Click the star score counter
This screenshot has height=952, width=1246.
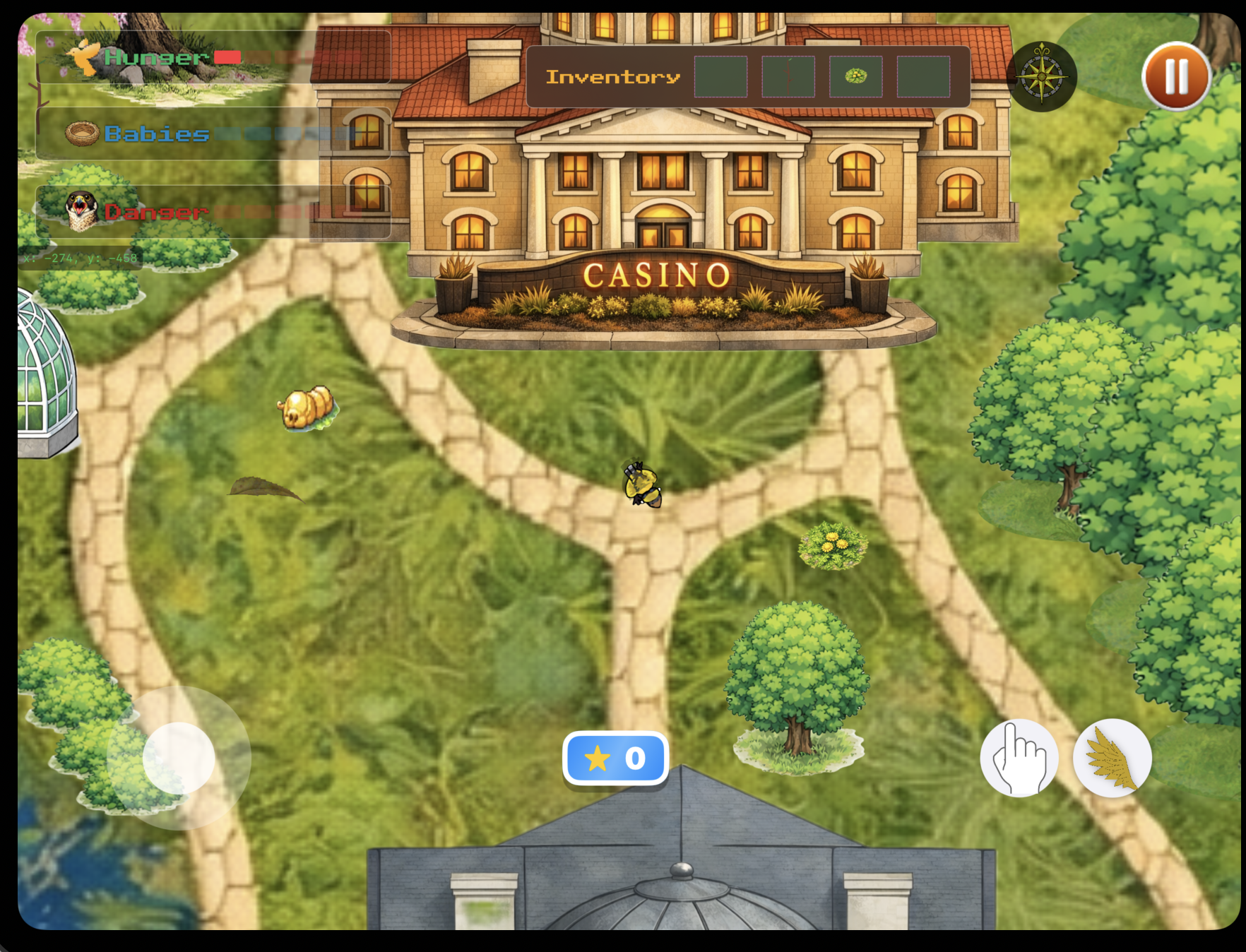615,758
